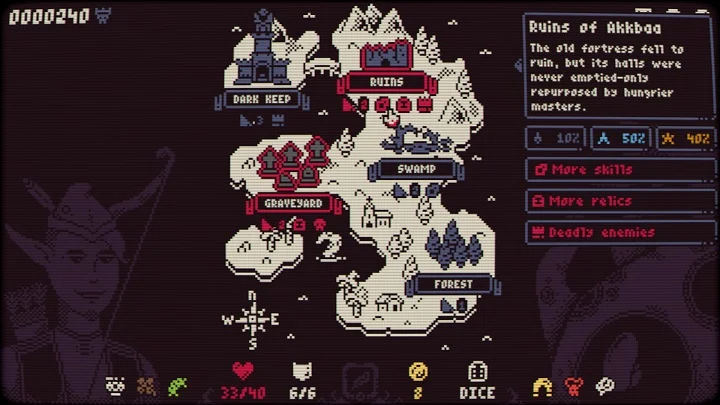Select the Ruins location on the map

[x=386, y=80]
